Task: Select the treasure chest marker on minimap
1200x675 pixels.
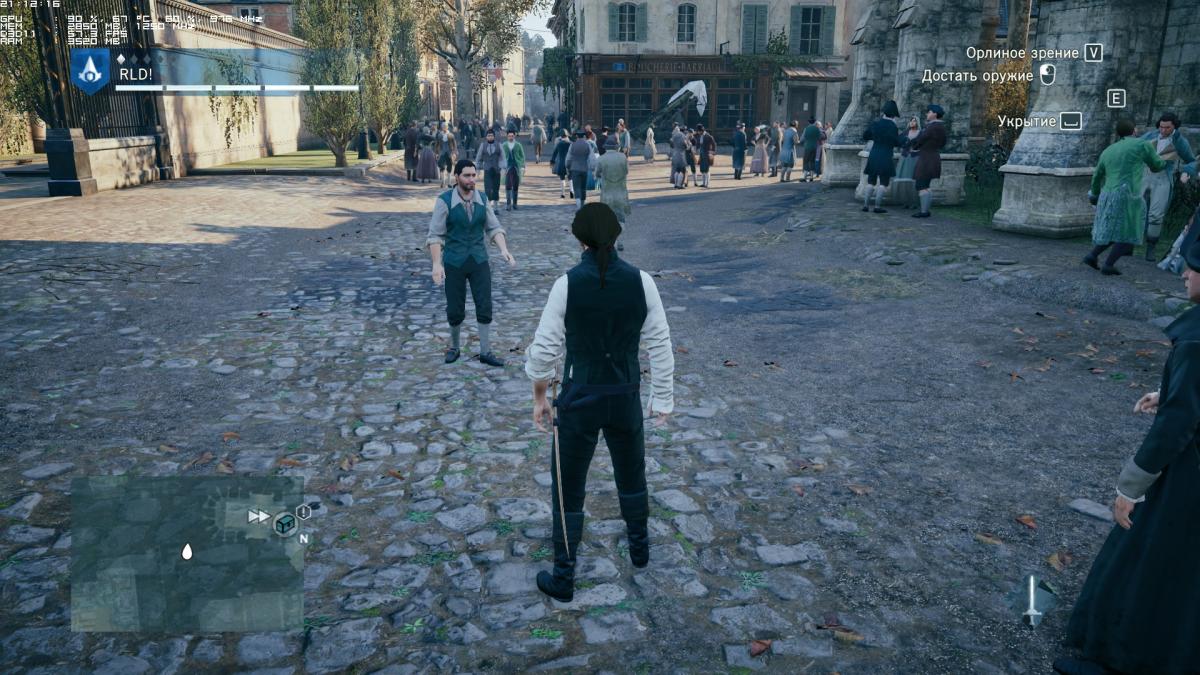Action: (285, 522)
